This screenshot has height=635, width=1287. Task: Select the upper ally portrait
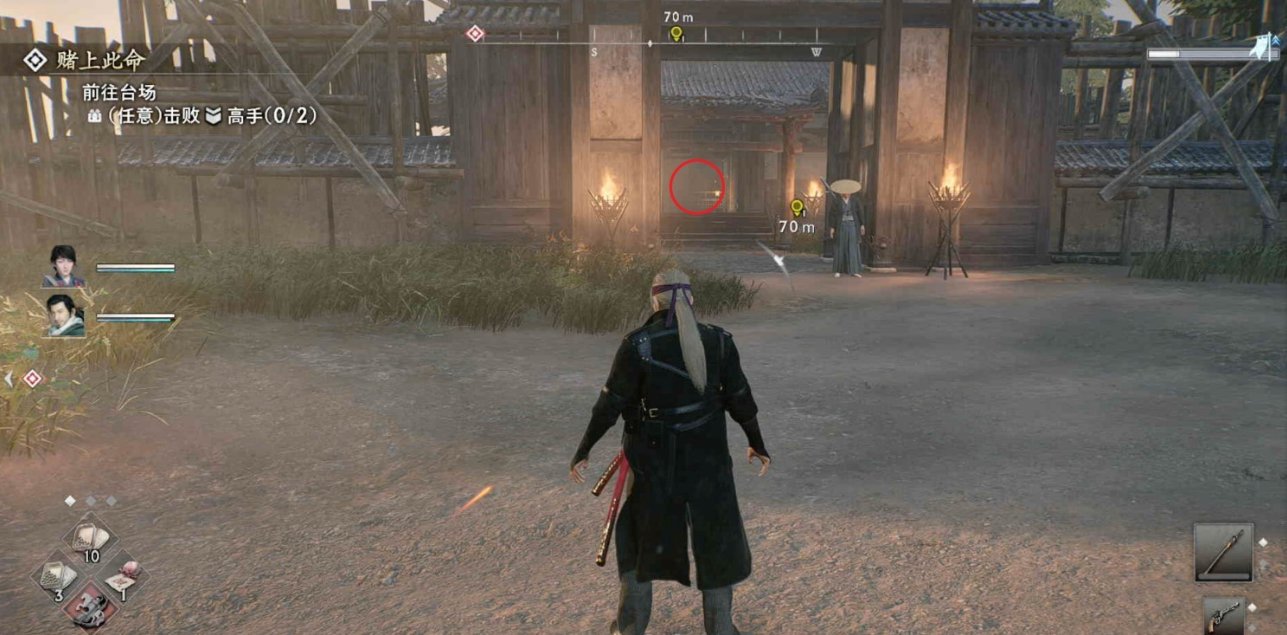point(63,266)
